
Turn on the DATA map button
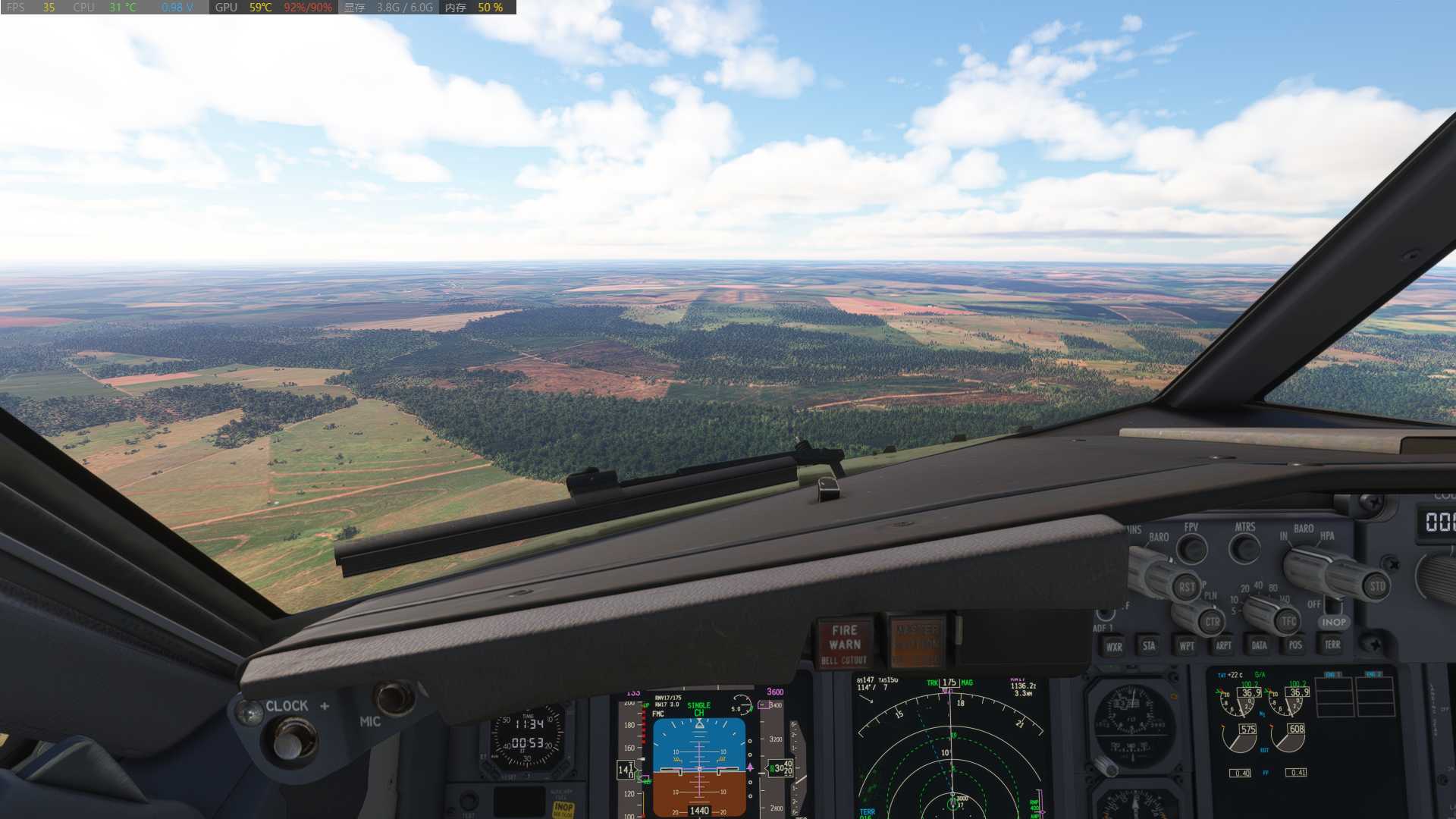click(1259, 646)
